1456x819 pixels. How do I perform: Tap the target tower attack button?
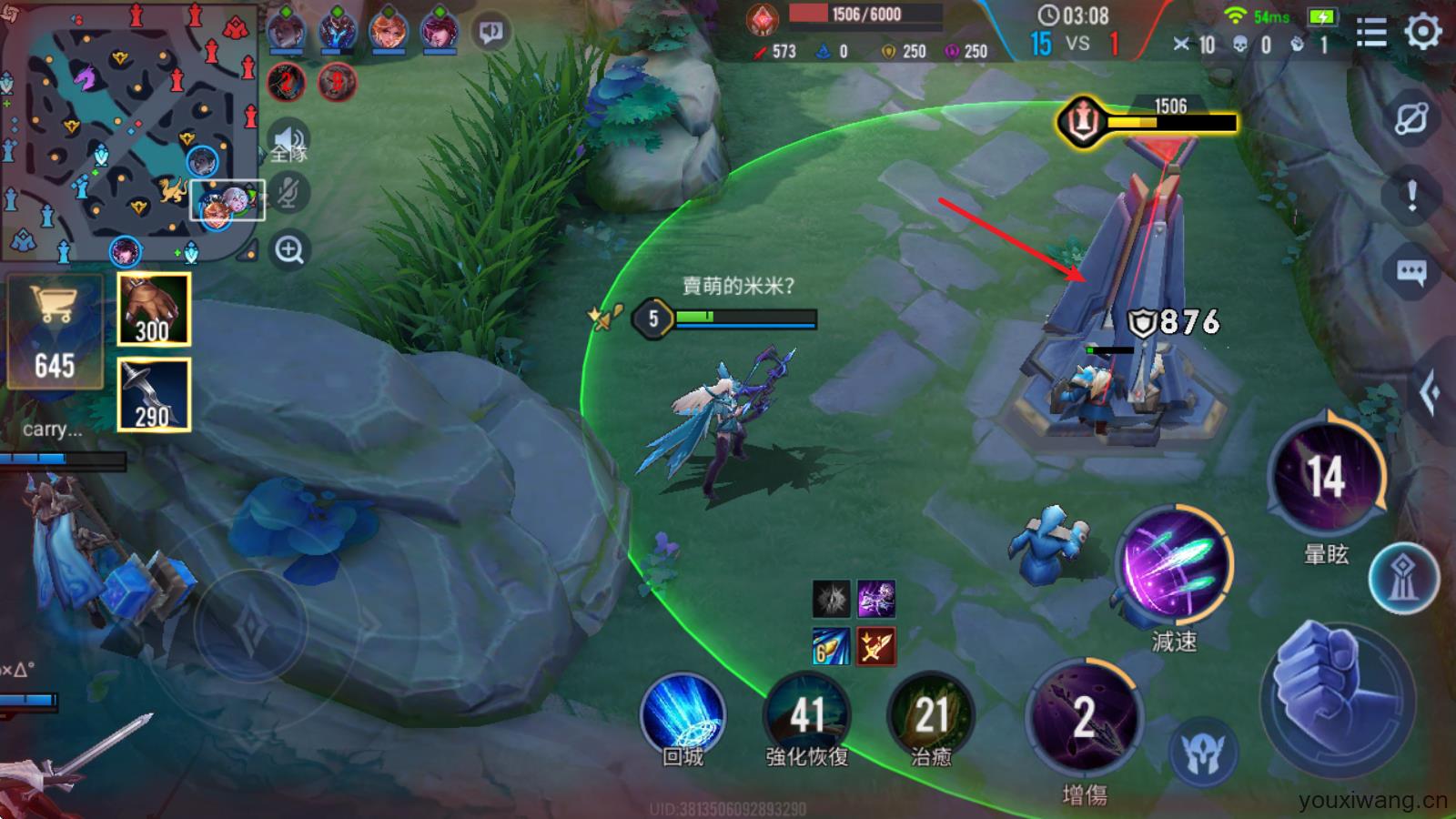coord(1404,578)
